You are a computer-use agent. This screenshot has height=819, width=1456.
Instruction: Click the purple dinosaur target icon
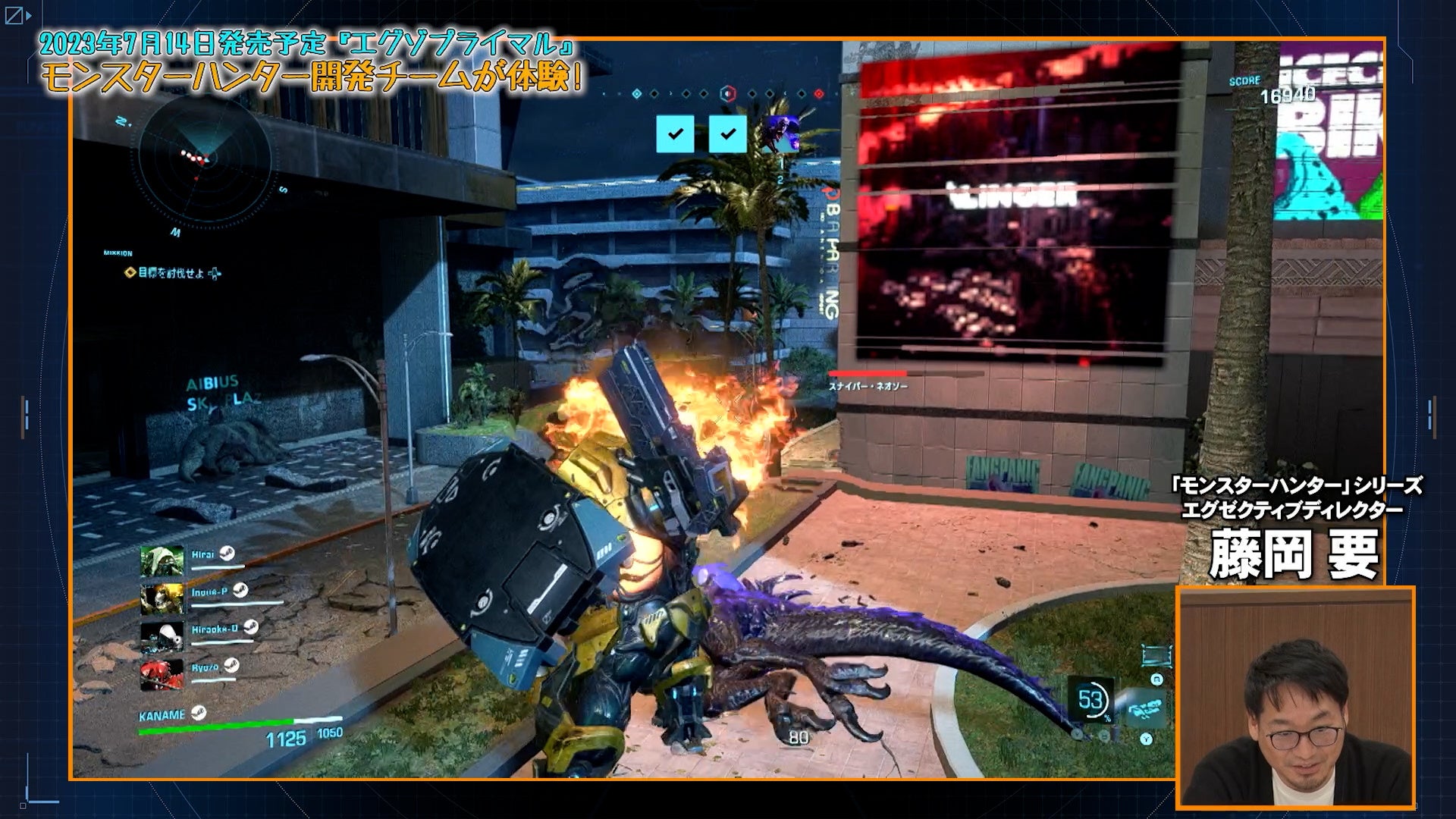pos(780,134)
